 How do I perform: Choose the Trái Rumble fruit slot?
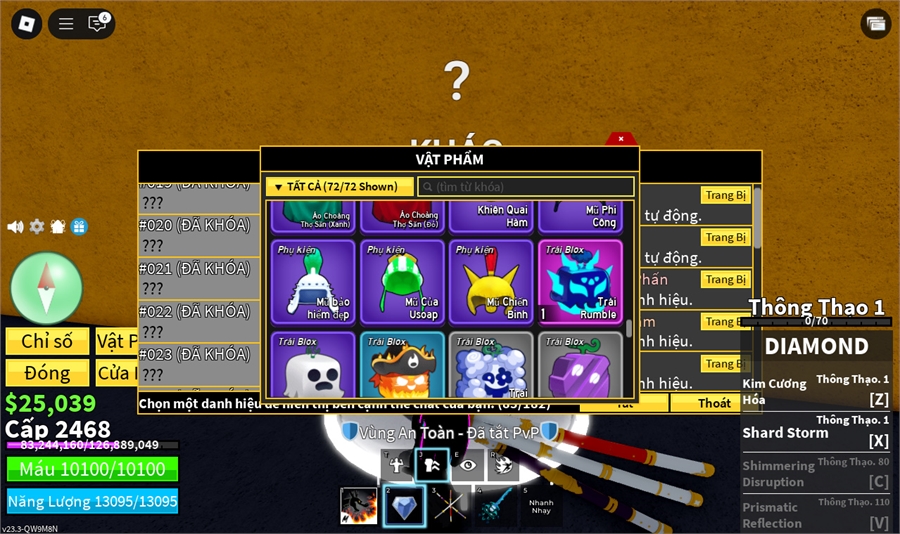(580, 282)
